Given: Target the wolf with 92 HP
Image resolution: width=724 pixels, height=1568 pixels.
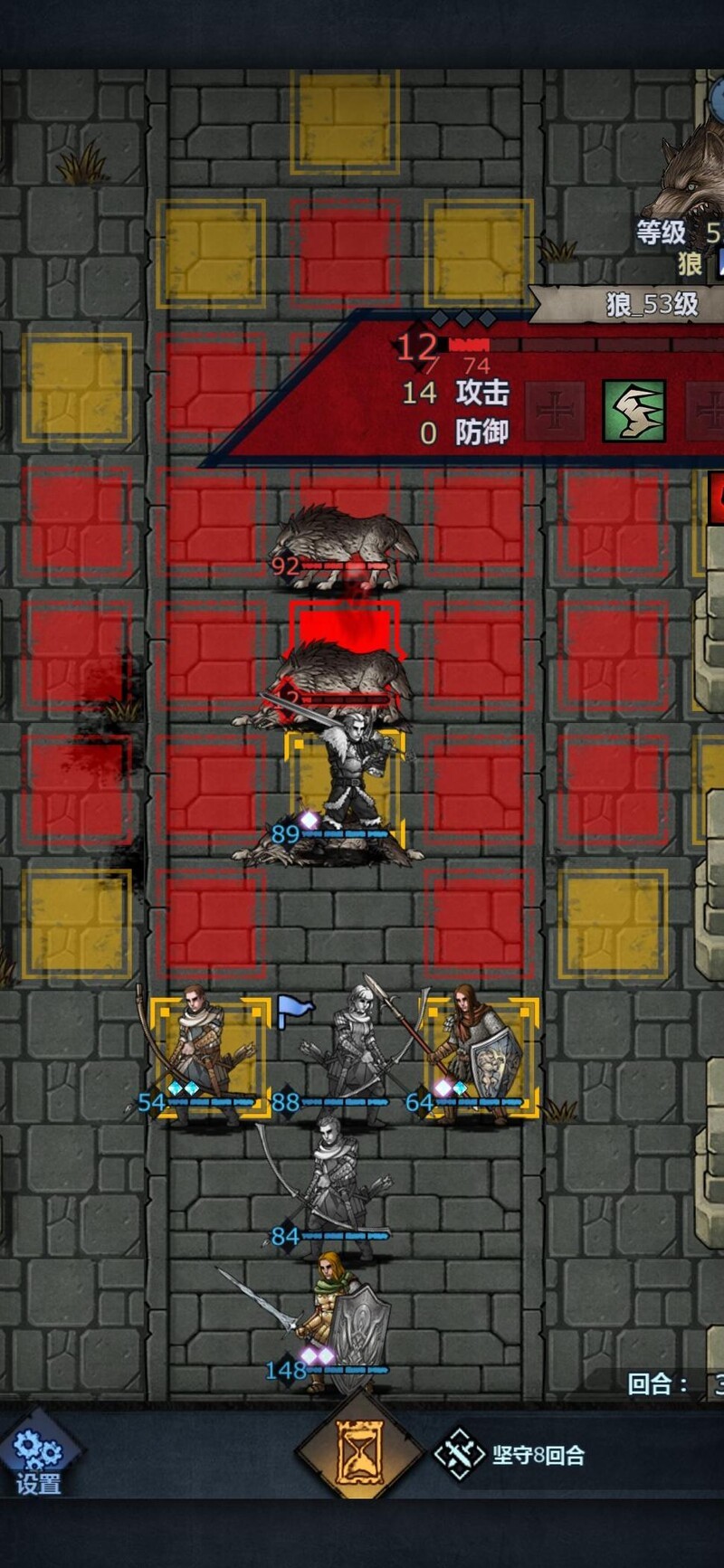Looking at the screenshot, I should (344, 543).
